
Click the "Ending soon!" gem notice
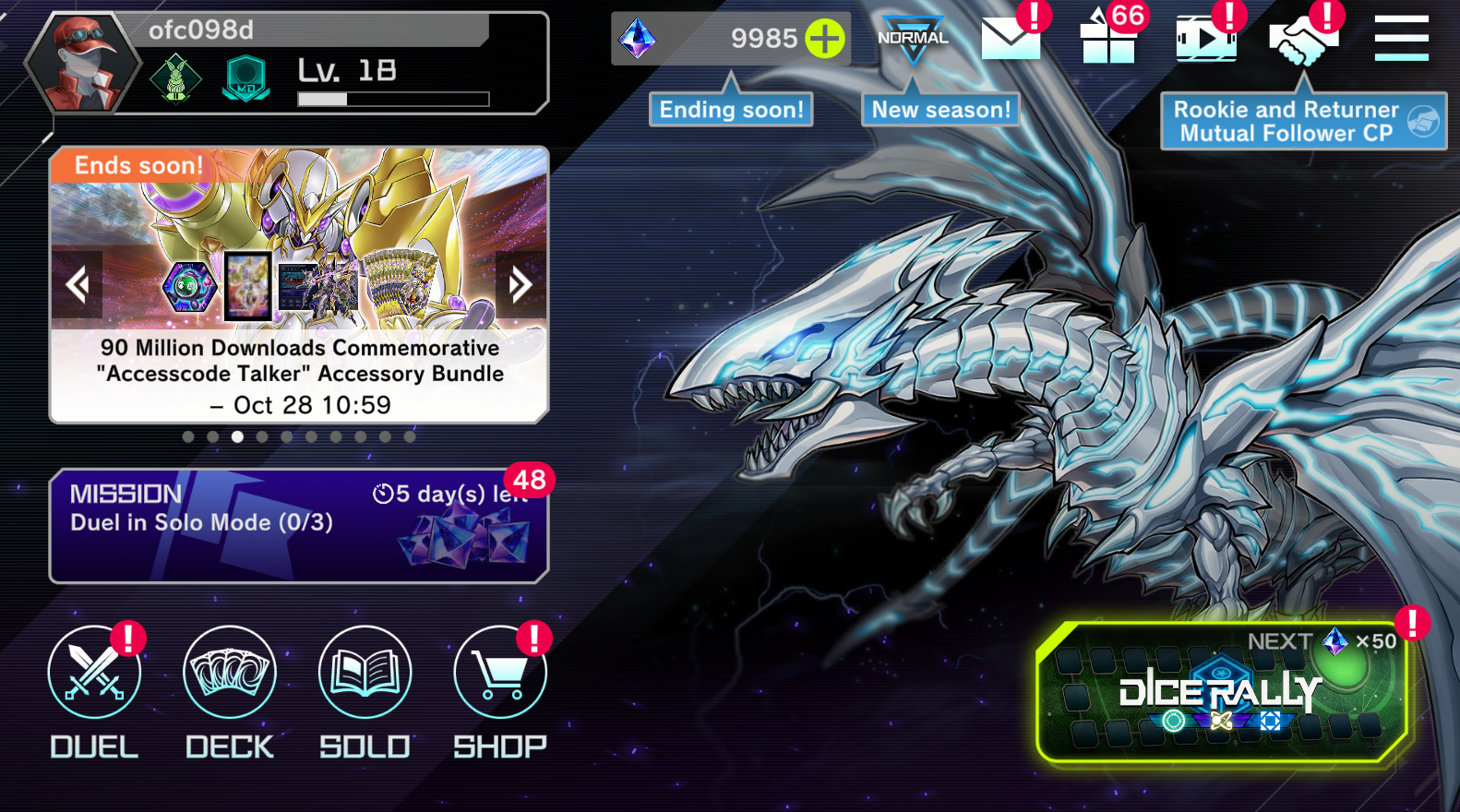coord(731,110)
